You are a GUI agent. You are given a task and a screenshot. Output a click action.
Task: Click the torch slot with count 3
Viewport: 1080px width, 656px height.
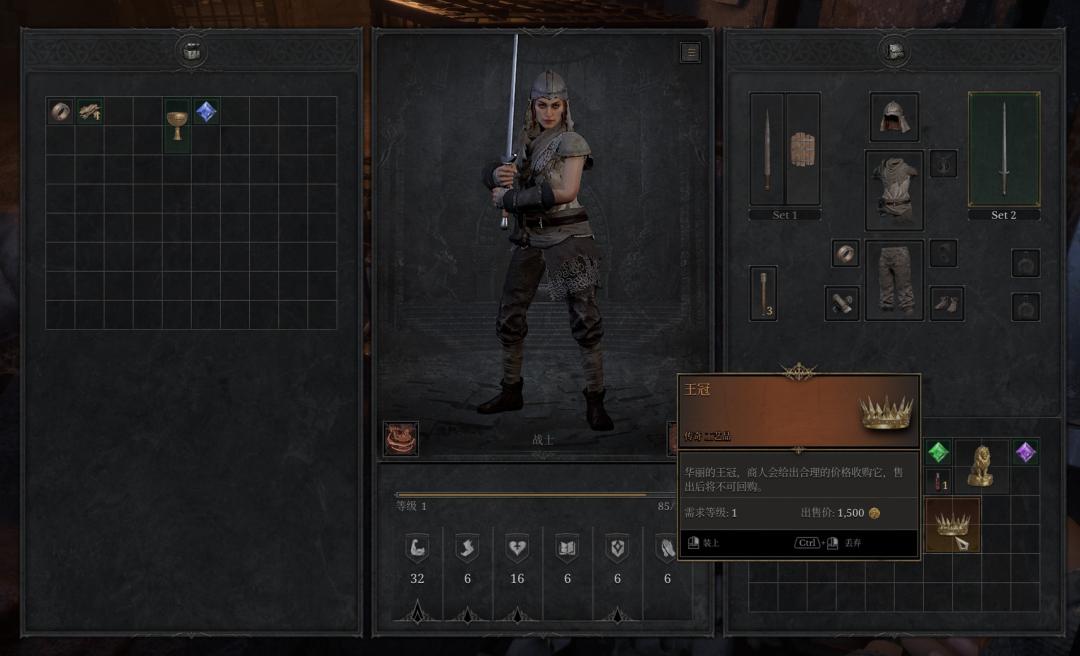[763, 293]
